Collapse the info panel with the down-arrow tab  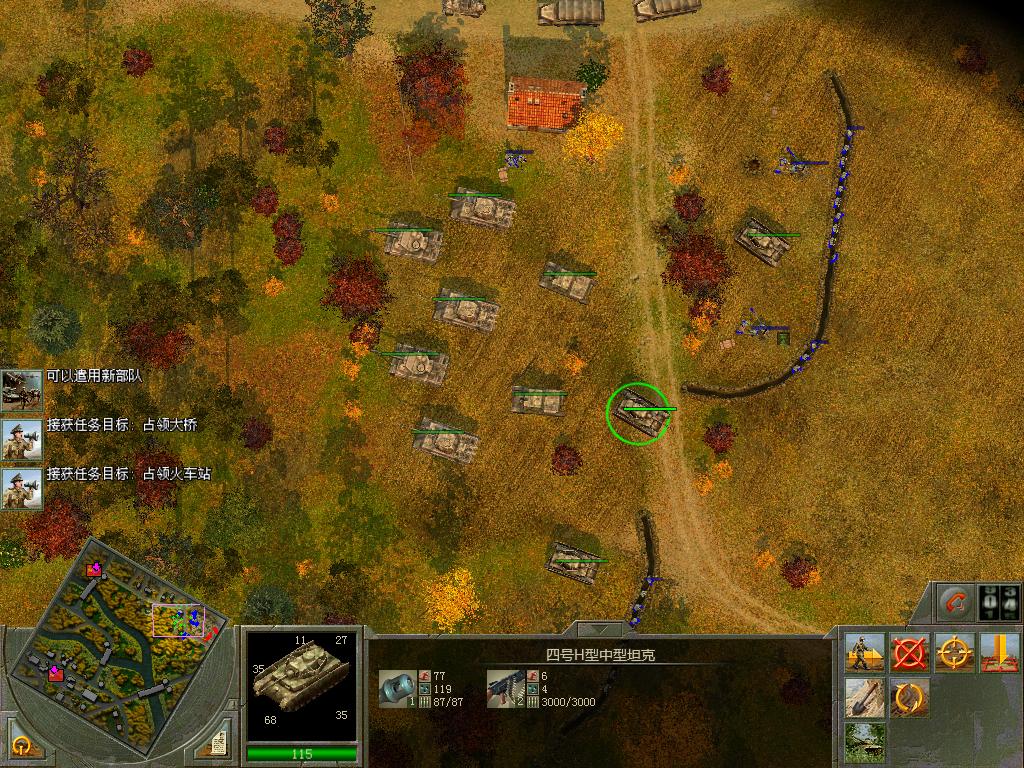pos(598,630)
